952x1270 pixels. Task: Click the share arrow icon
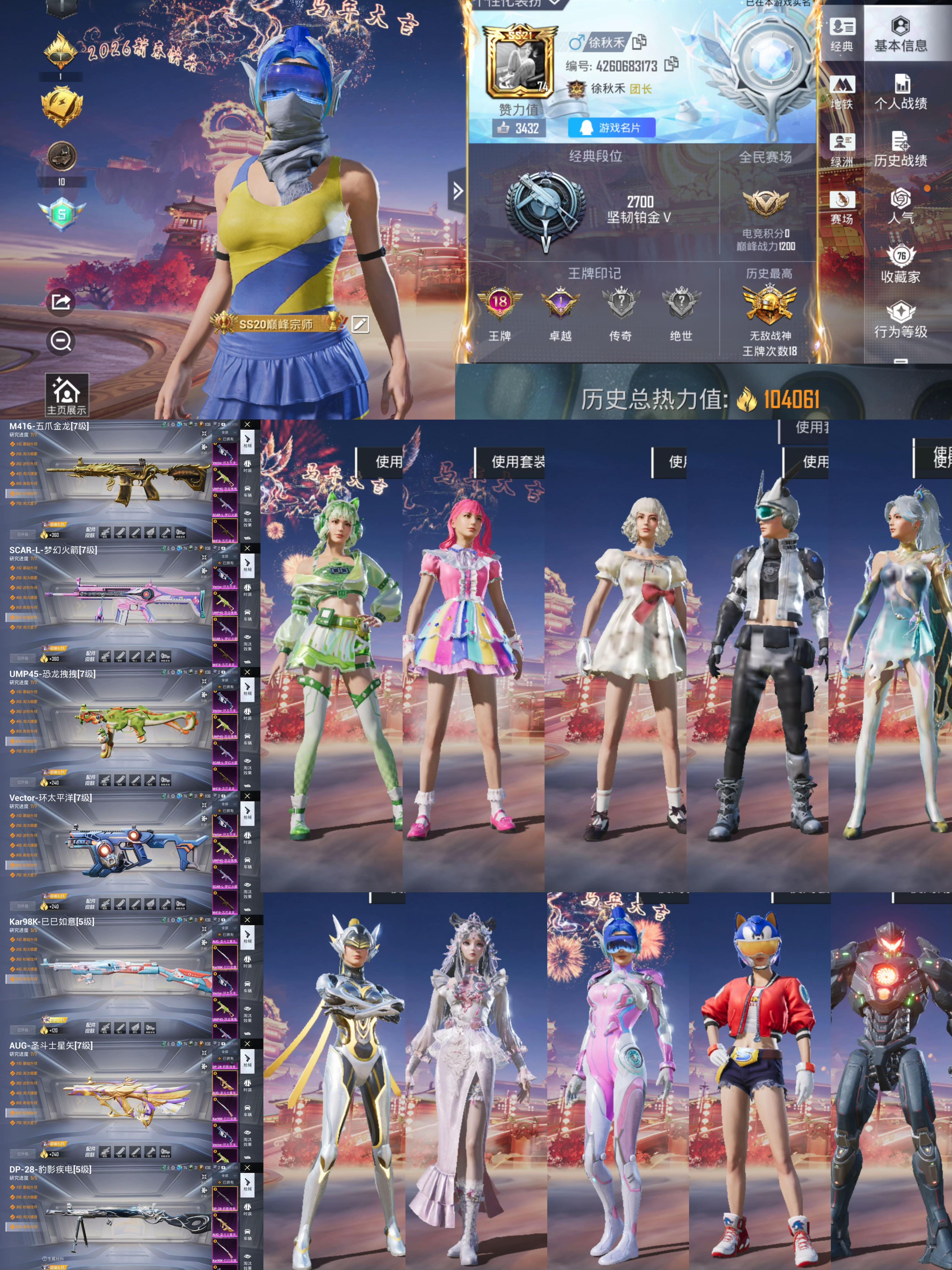tap(60, 301)
